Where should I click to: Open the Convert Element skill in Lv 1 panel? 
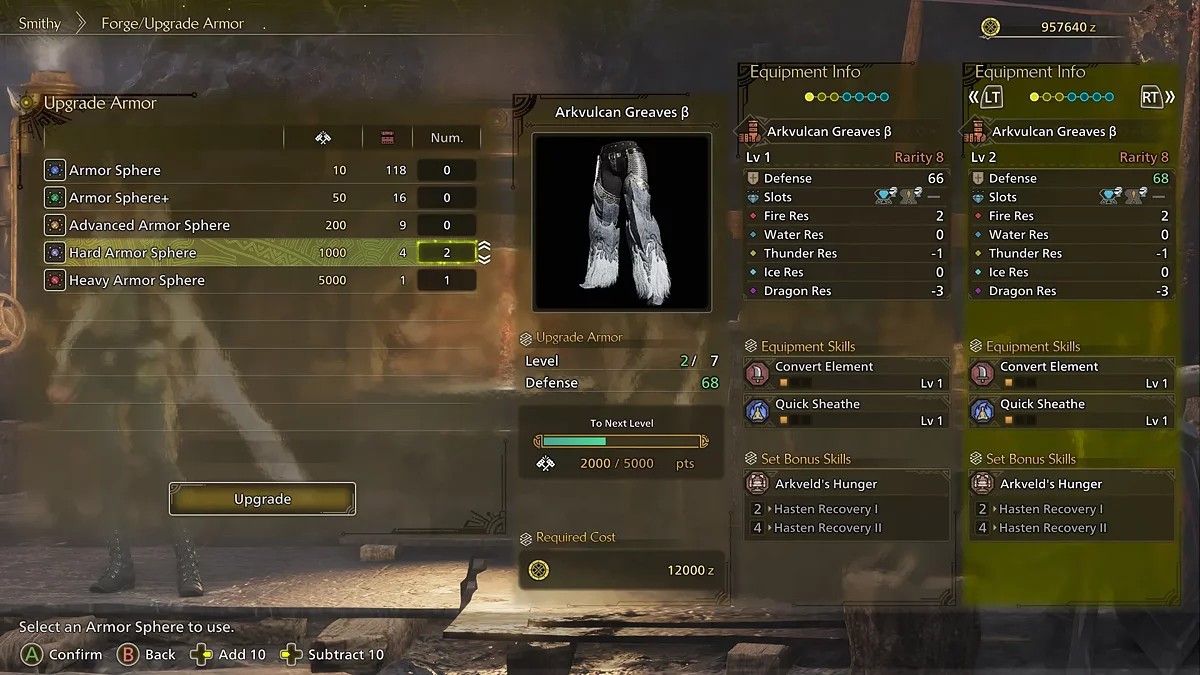point(846,374)
